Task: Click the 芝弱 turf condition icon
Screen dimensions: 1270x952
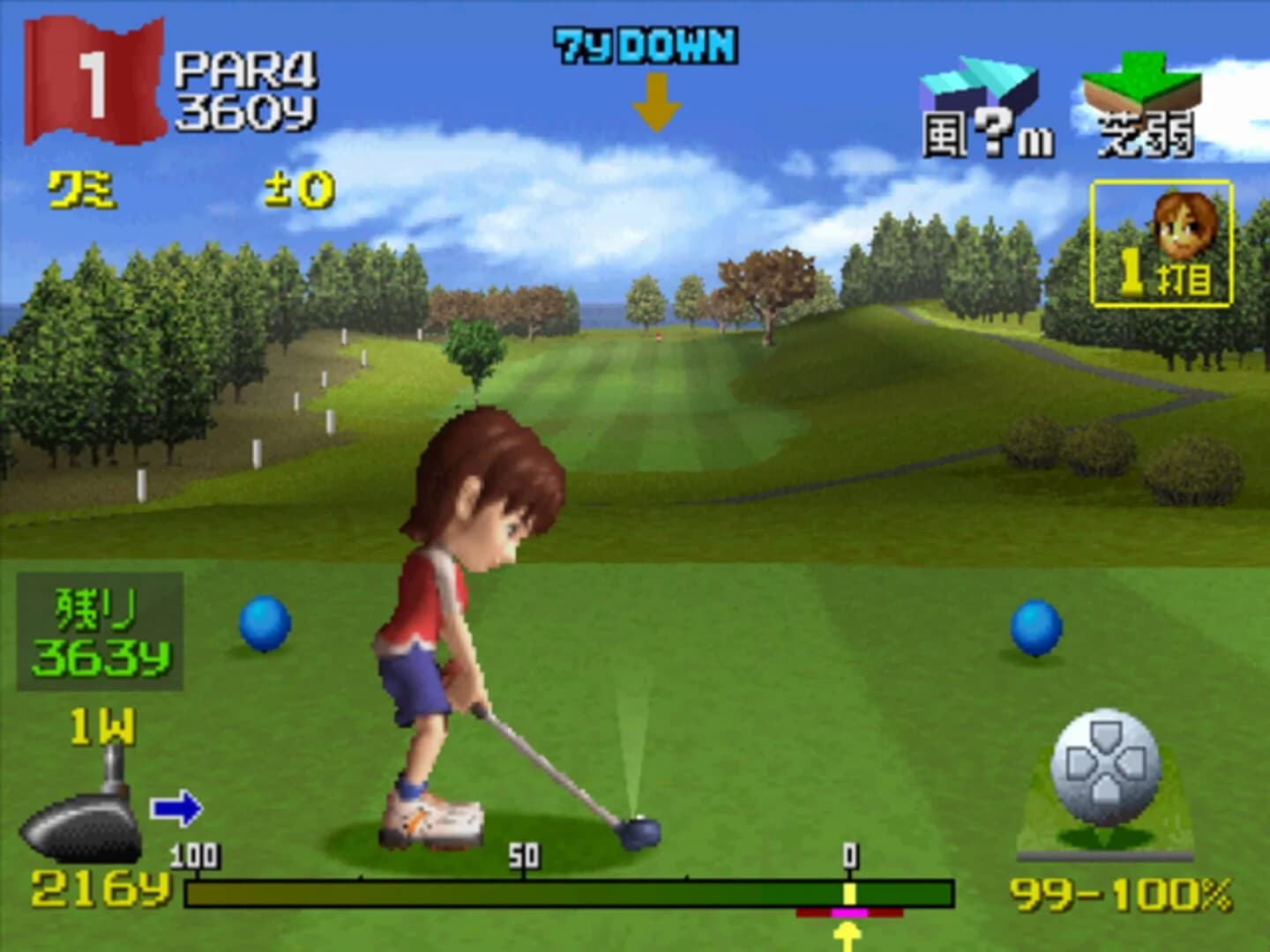Action: tap(1142, 97)
